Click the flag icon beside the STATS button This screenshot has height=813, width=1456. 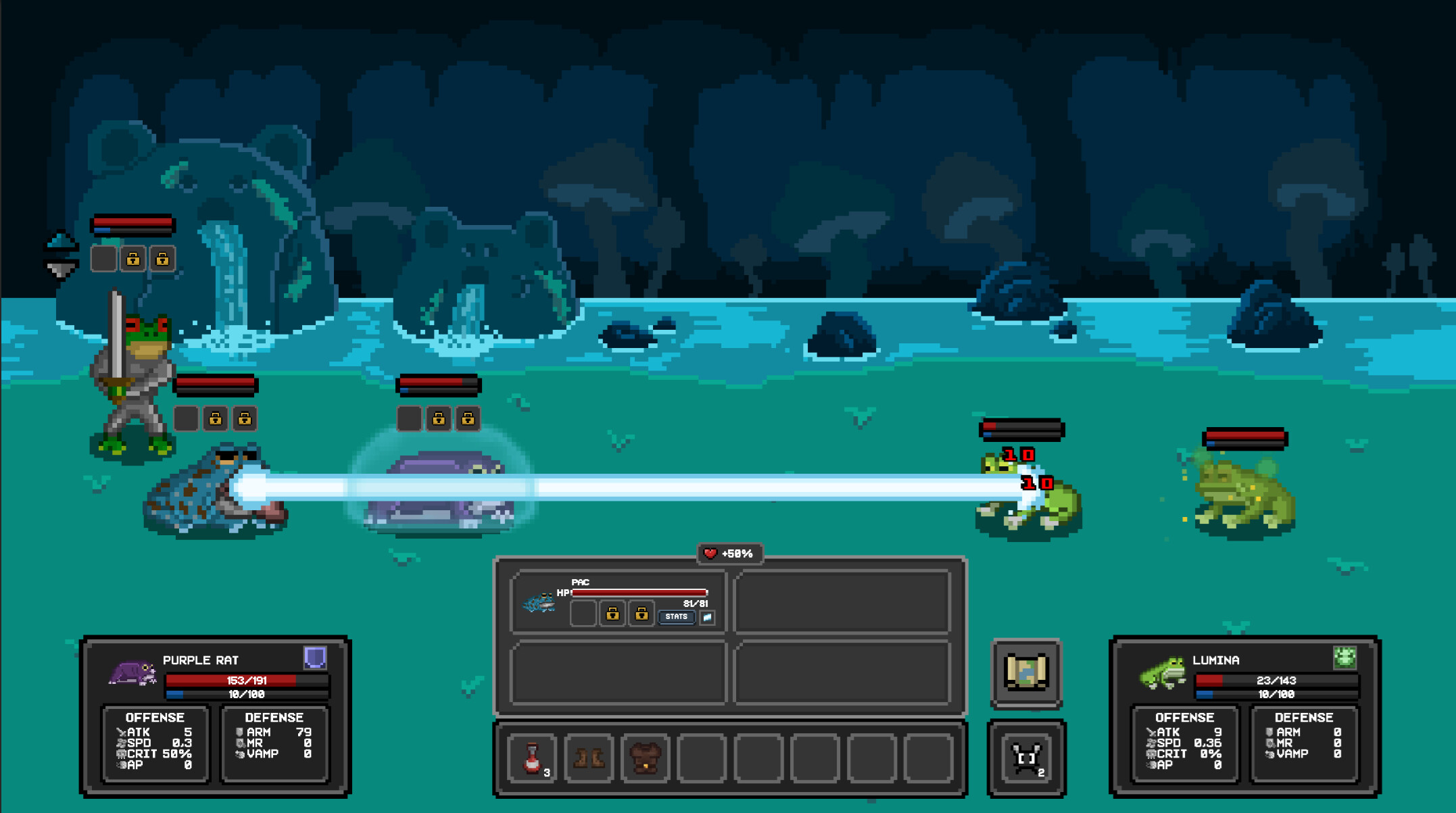point(706,617)
